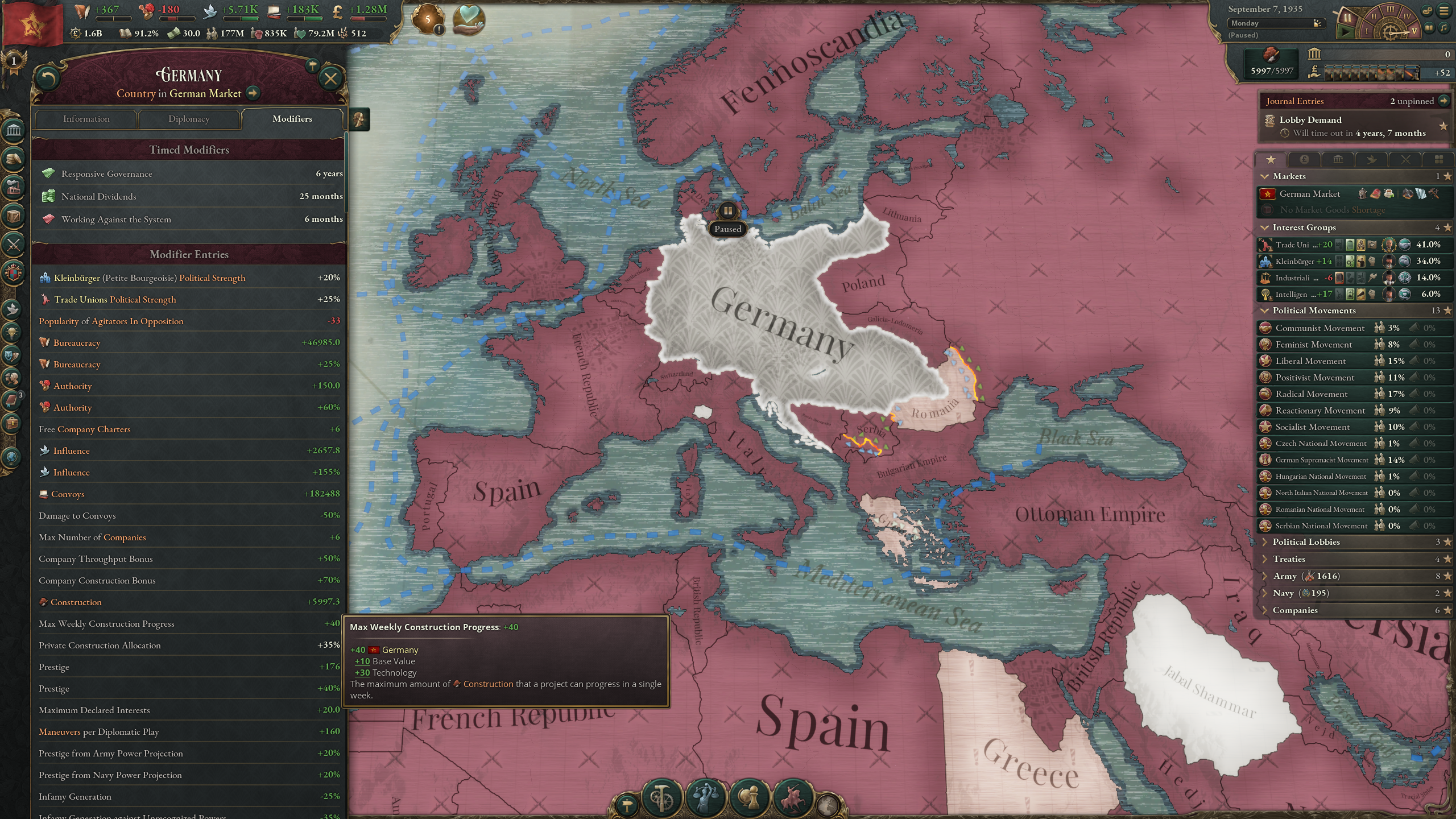Switch to the Diplomacy tab
Viewport: 1456px width, 819px height.
coord(189,119)
